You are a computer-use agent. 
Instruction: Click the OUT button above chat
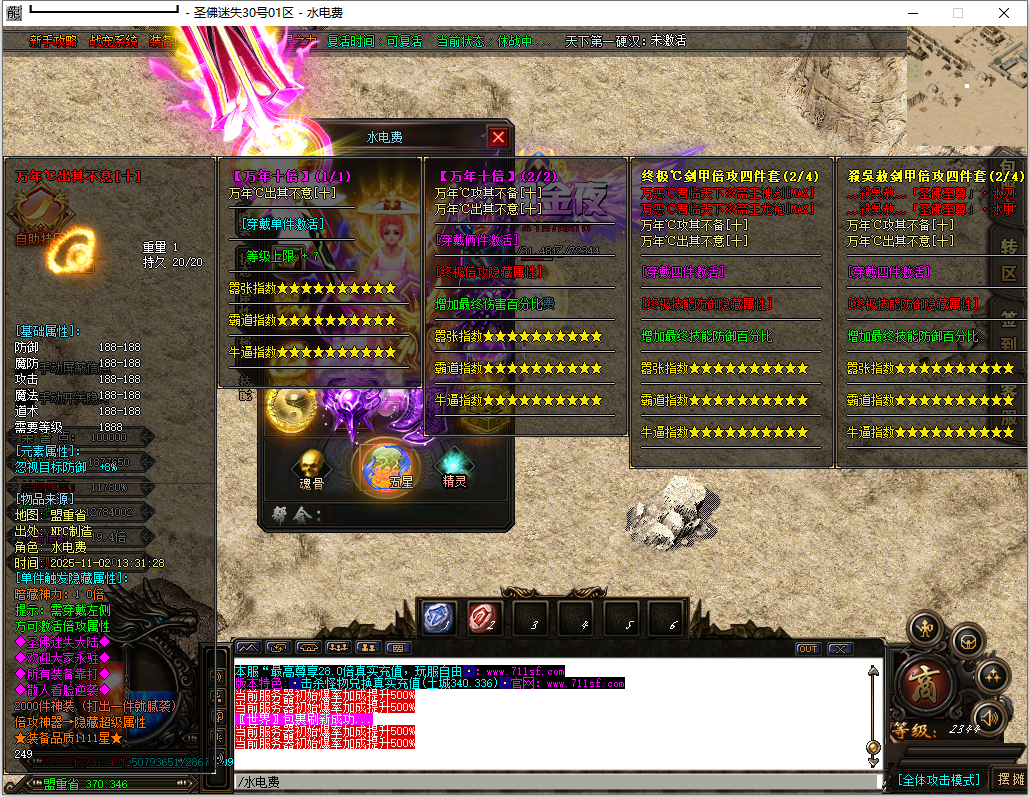[x=807, y=648]
